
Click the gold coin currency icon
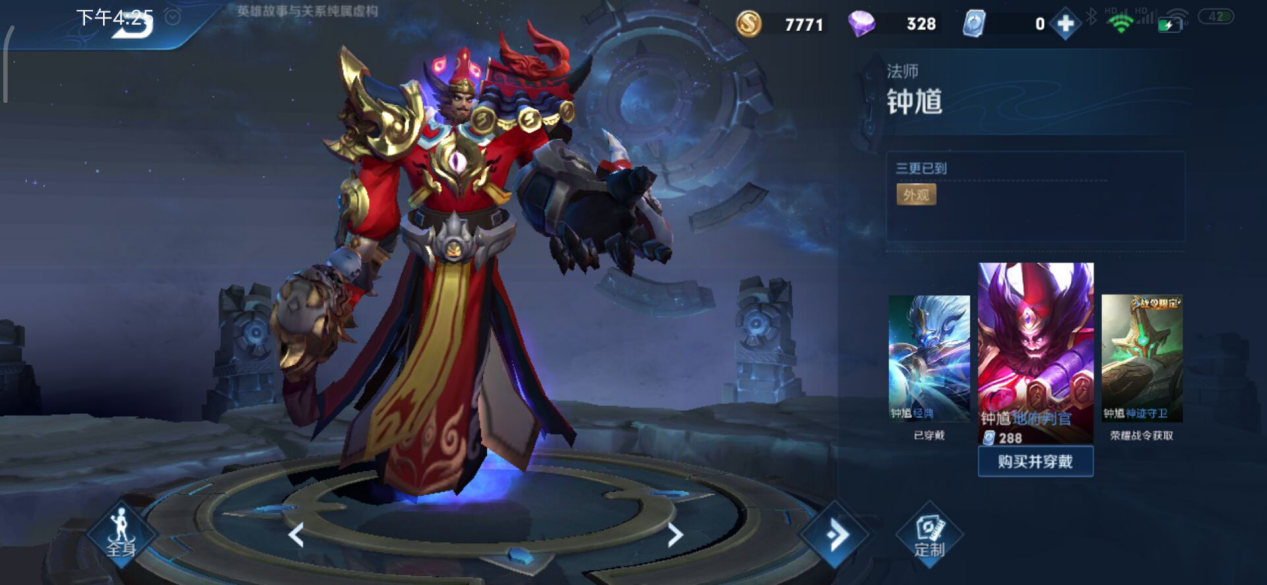[x=749, y=24]
